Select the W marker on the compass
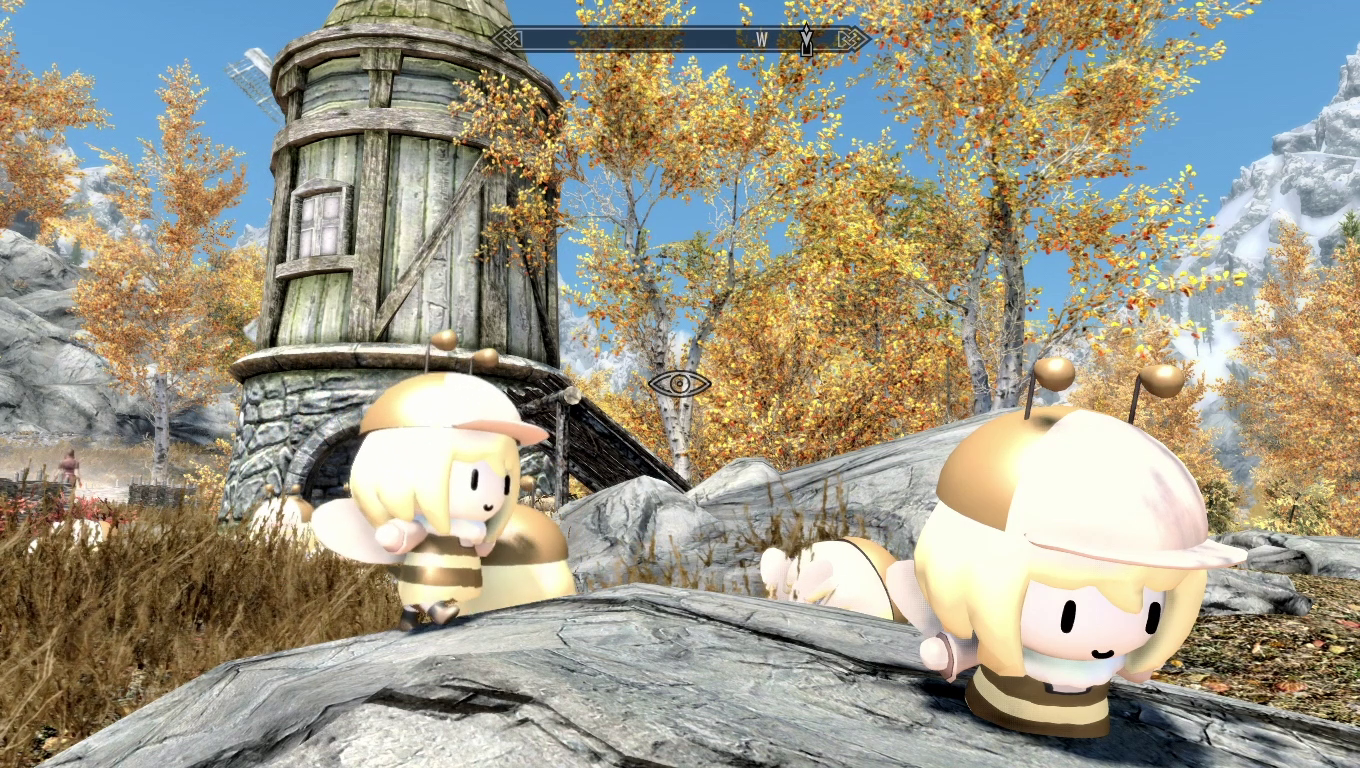This screenshot has height=768, width=1360. (762, 38)
